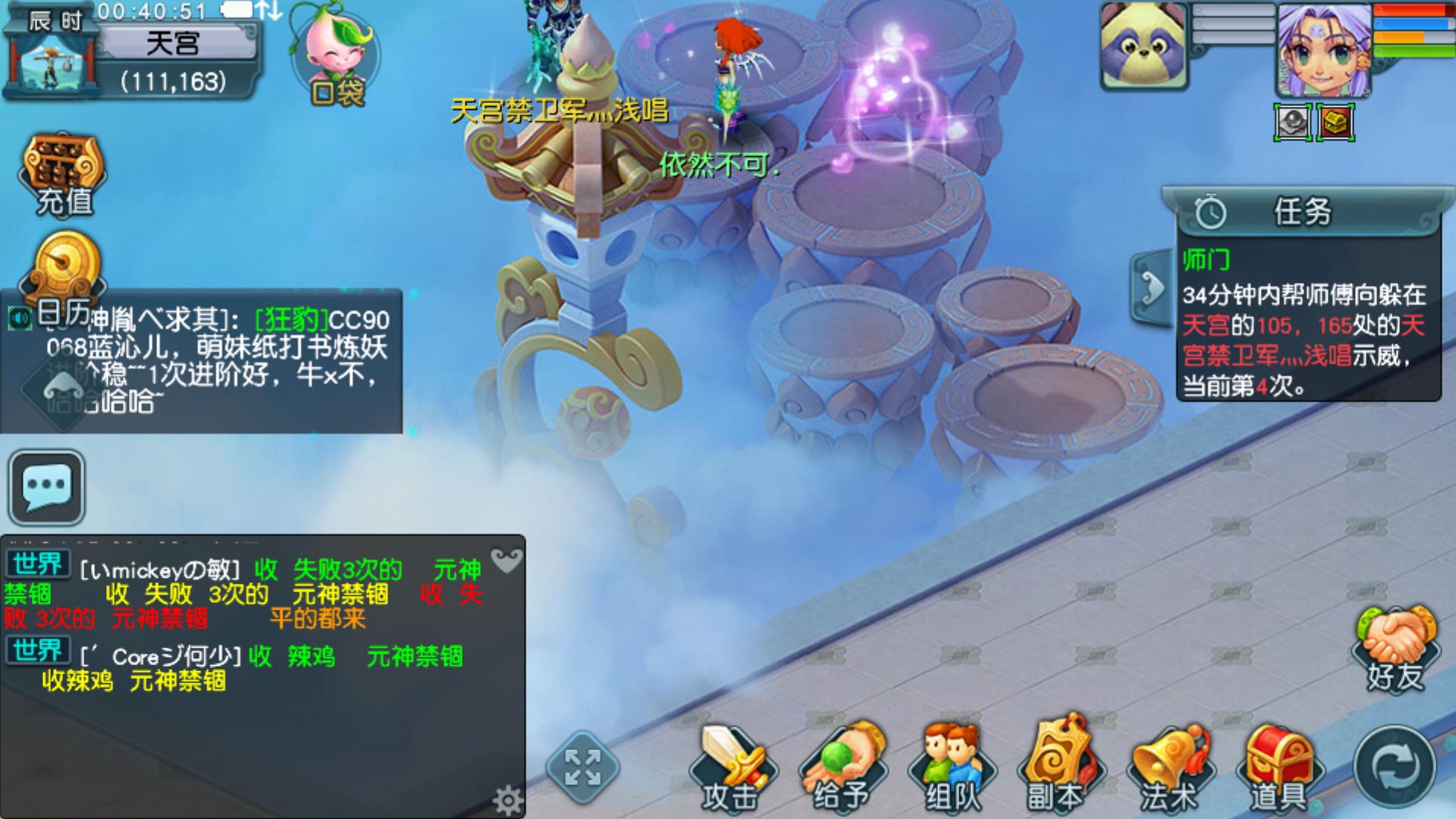1456x819 pixels.
Task: Collapse the 任务 quest panel arrow
Action: [x=1151, y=288]
